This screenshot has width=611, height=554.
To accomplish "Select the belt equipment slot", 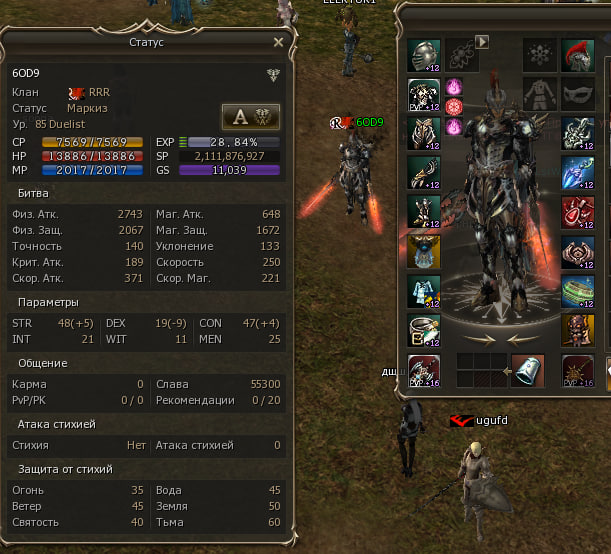I will pos(423,329).
